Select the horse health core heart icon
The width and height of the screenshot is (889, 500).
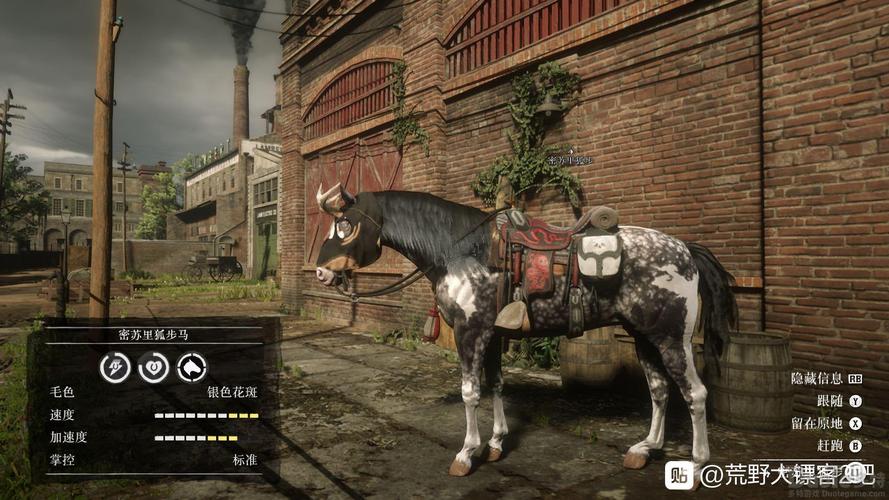(153, 367)
